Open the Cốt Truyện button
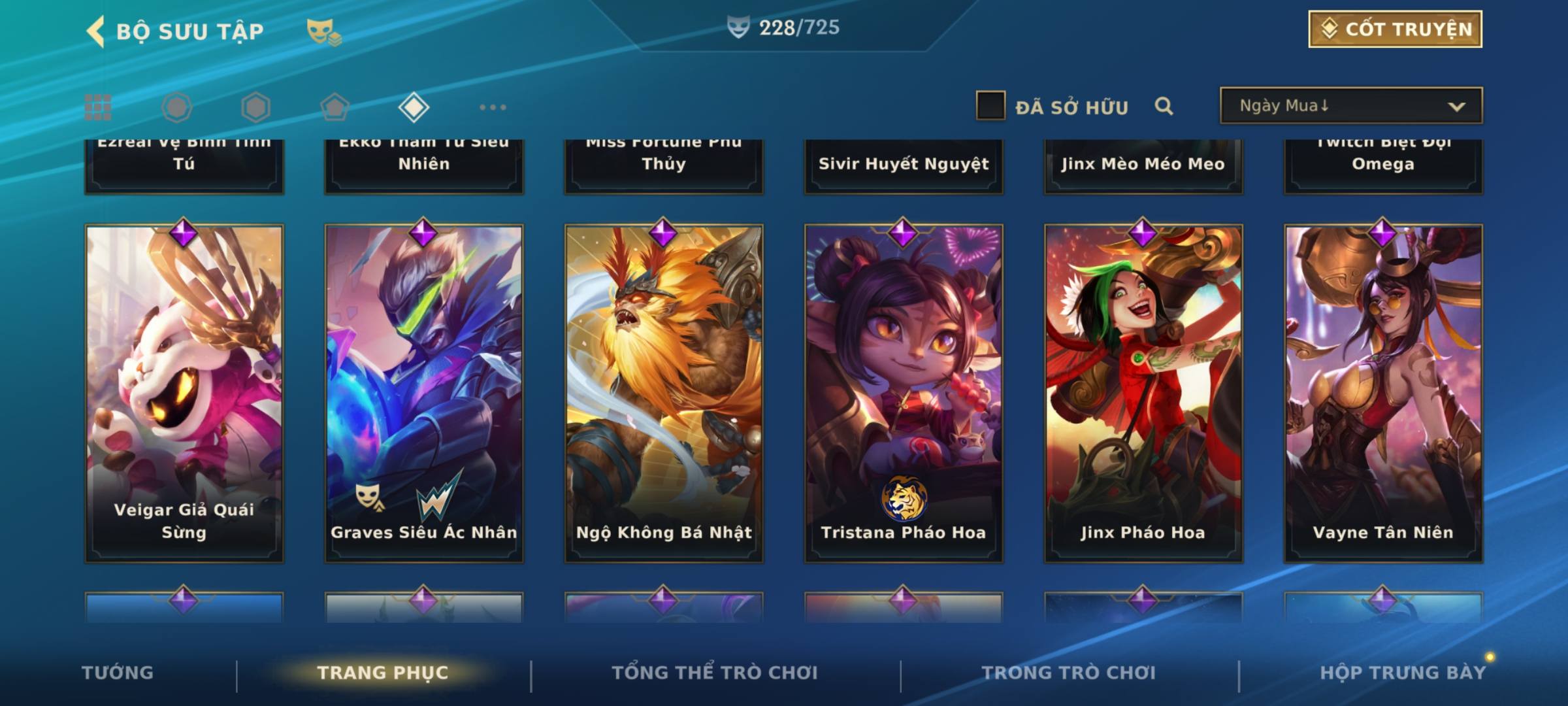Viewport: 1568px width, 706px height. click(x=1395, y=29)
